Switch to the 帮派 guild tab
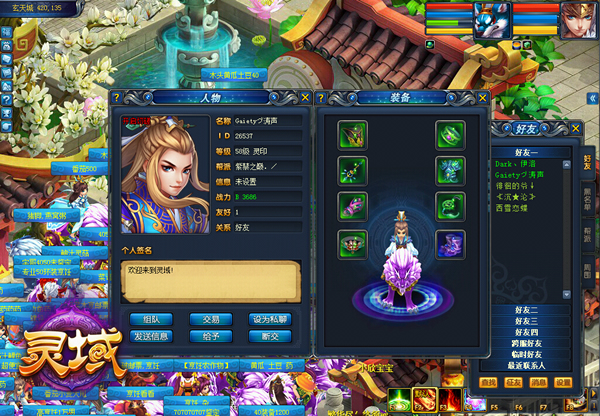The height and width of the screenshot is (416, 600). point(587,236)
